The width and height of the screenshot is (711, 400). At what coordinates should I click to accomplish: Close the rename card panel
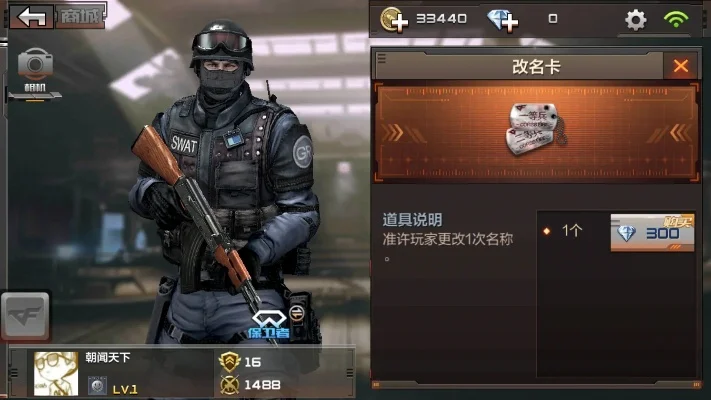click(681, 66)
